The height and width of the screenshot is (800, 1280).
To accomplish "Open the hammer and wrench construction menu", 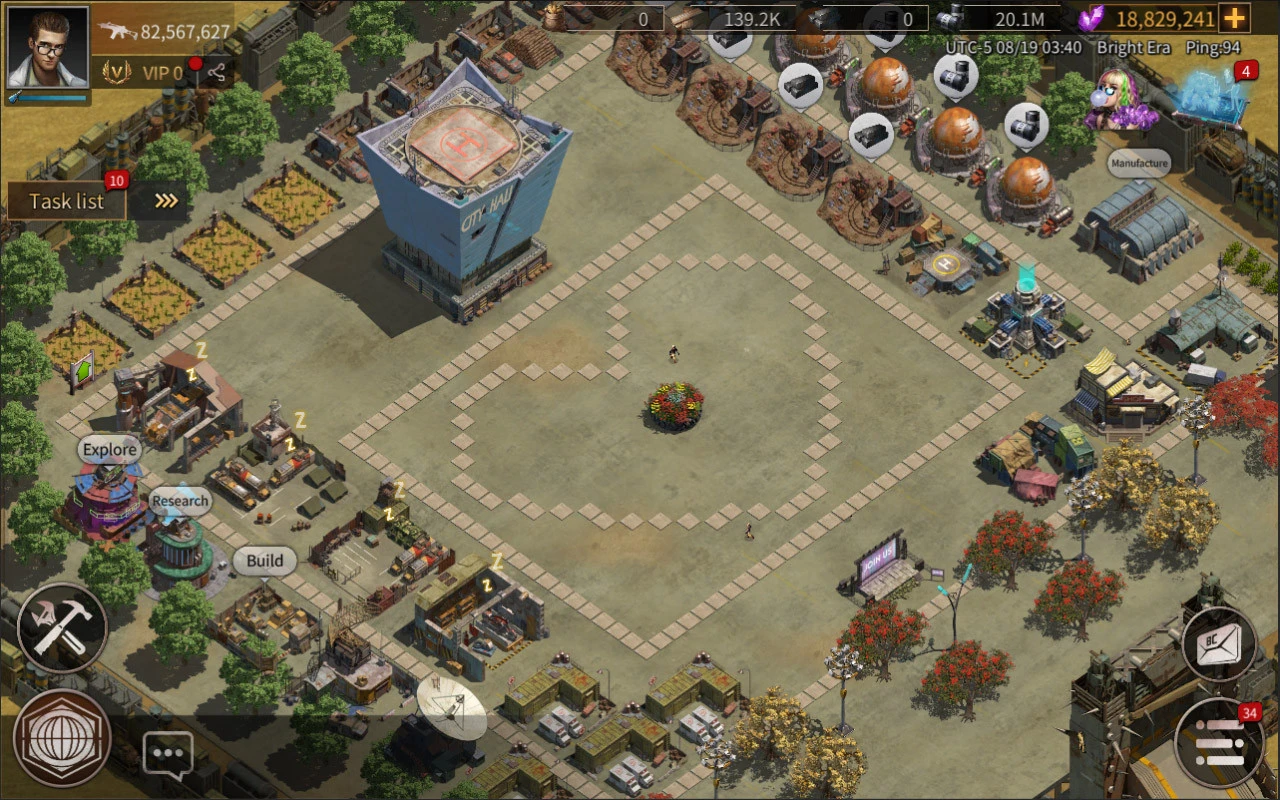I will coord(62,628).
